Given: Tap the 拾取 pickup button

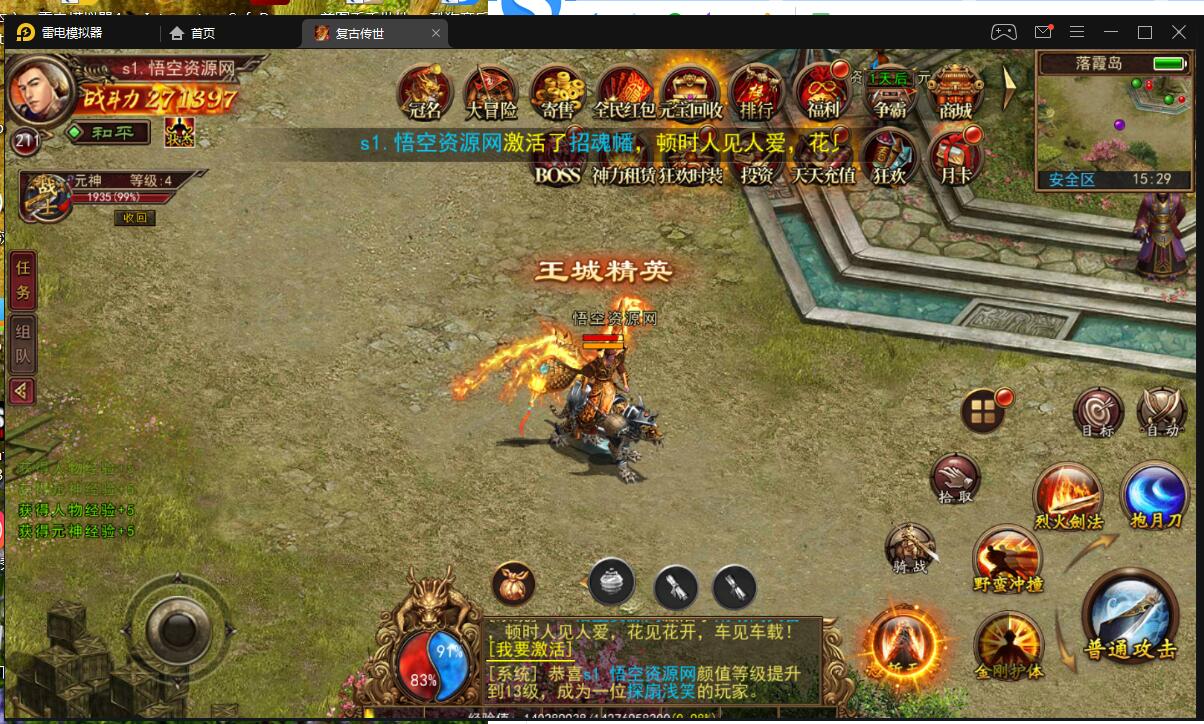Looking at the screenshot, I should click(956, 478).
